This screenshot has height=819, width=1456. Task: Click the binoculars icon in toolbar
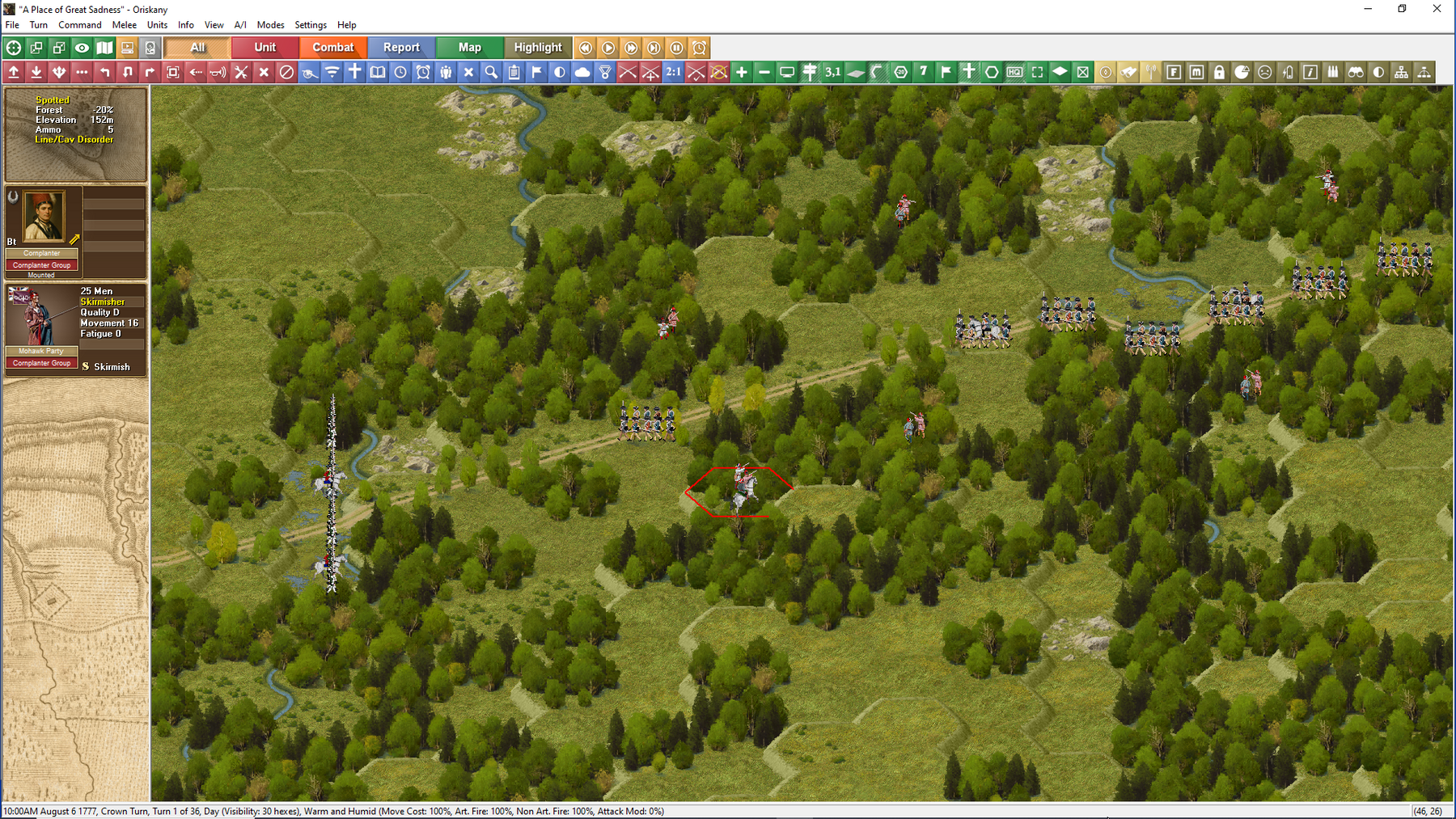coord(1356,72)
